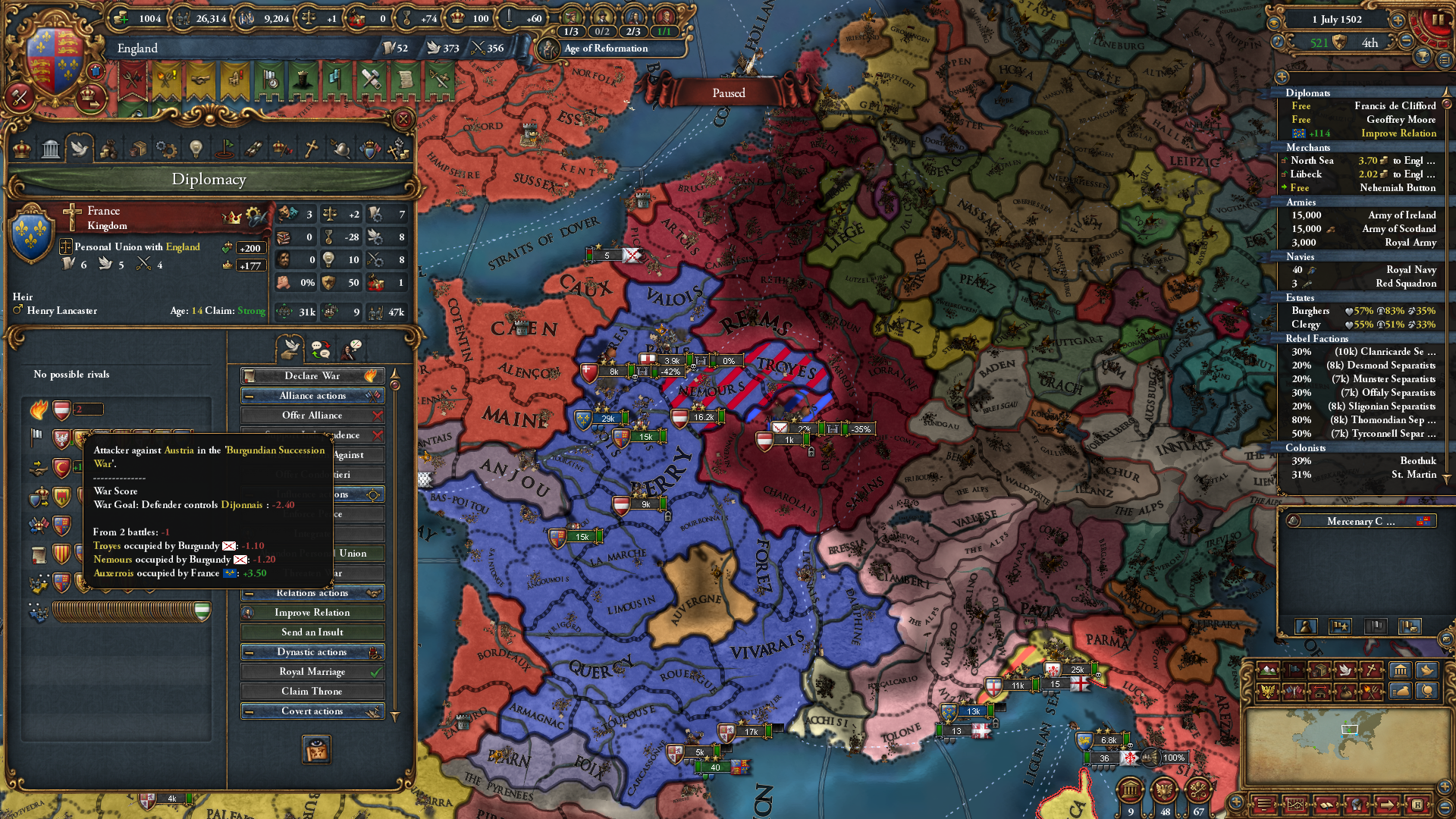Viewport: 1456px width, 819px height.
Task: Switch to the Economy coins tab
Action: point(108,150)
